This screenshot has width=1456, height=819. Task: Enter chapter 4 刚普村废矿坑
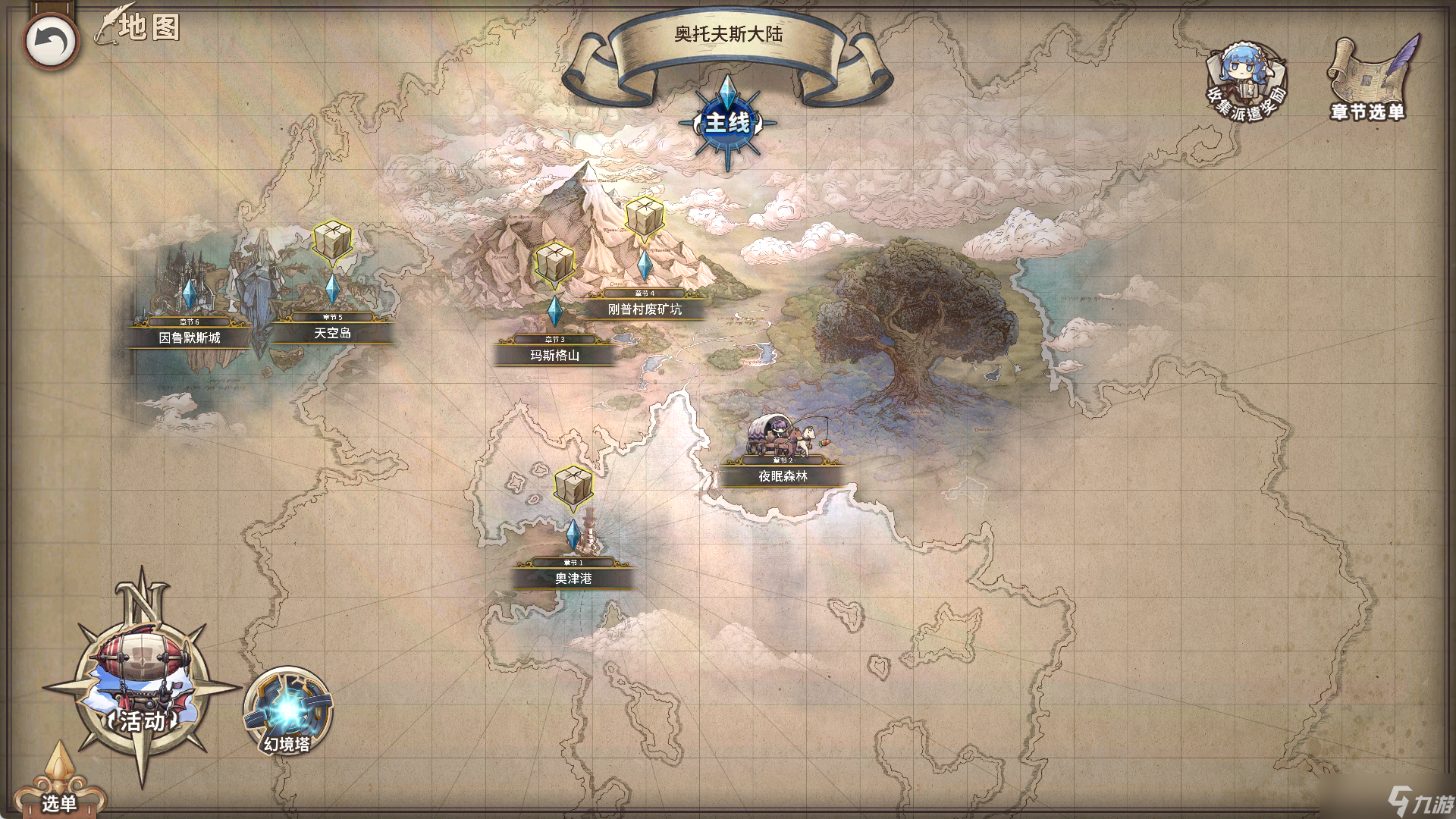coord(645,309)
